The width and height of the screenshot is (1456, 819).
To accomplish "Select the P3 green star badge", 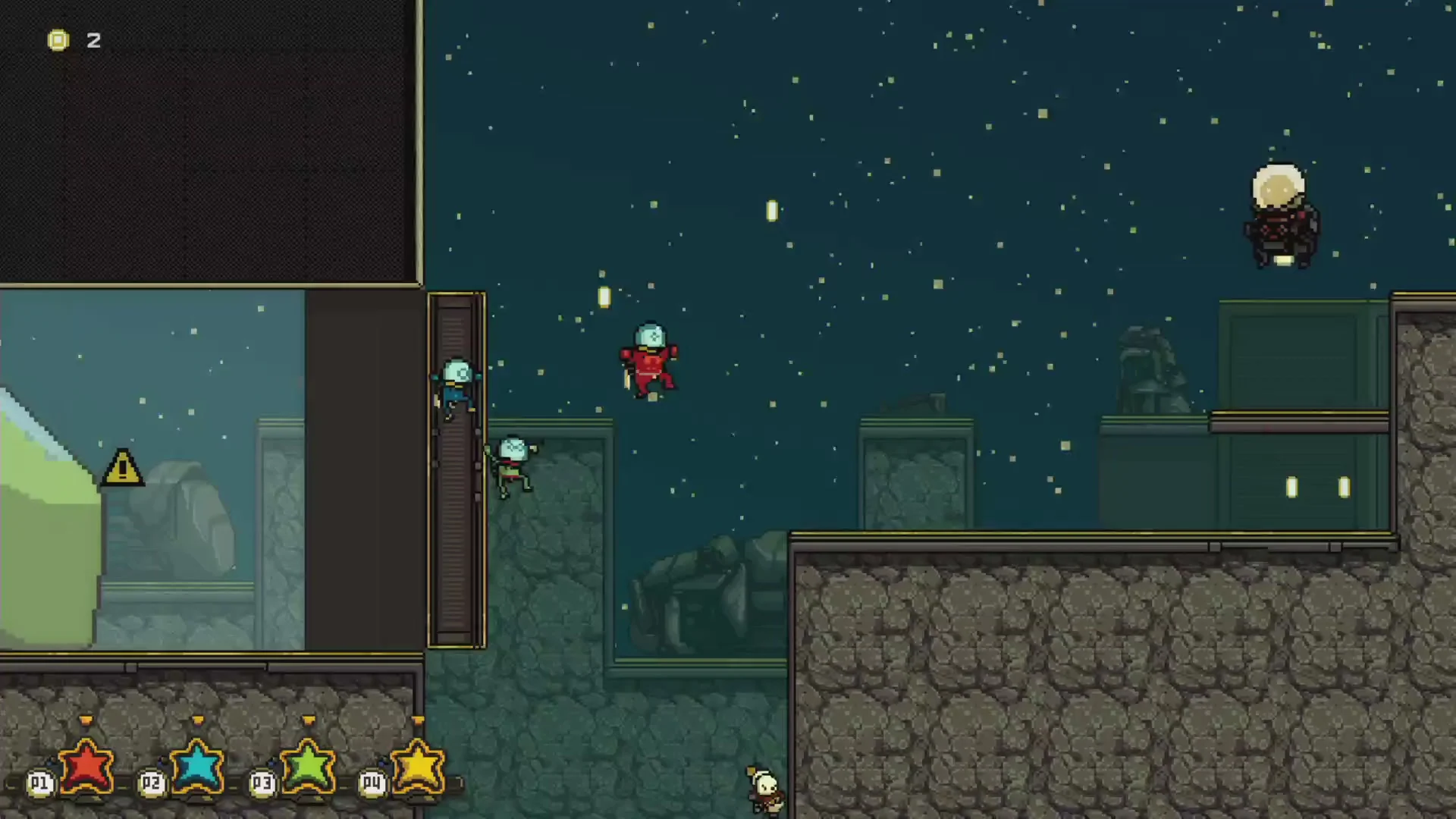I will 307,766.
